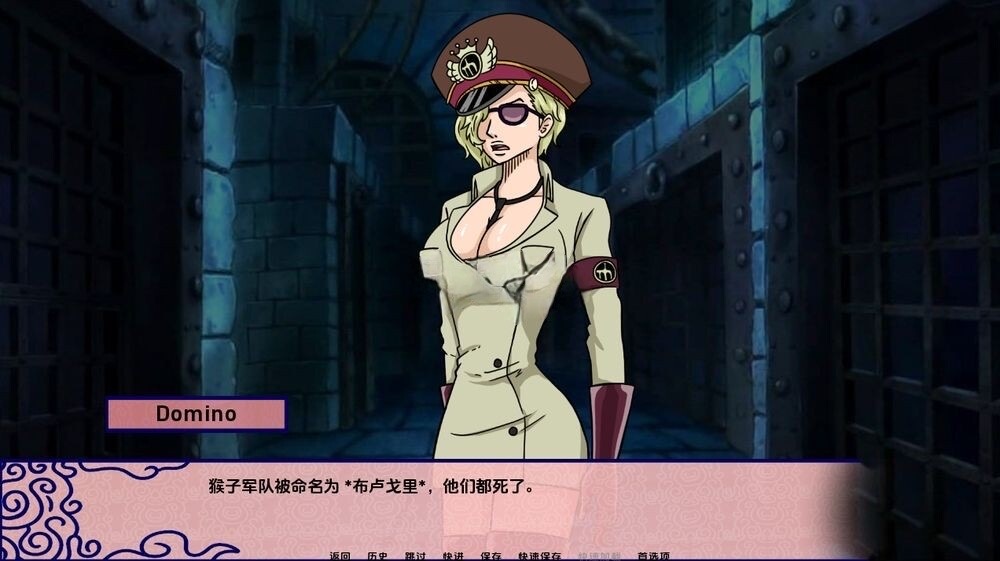
Task: Advance the dialogue by clicking the text box
Action: point(500,505)
